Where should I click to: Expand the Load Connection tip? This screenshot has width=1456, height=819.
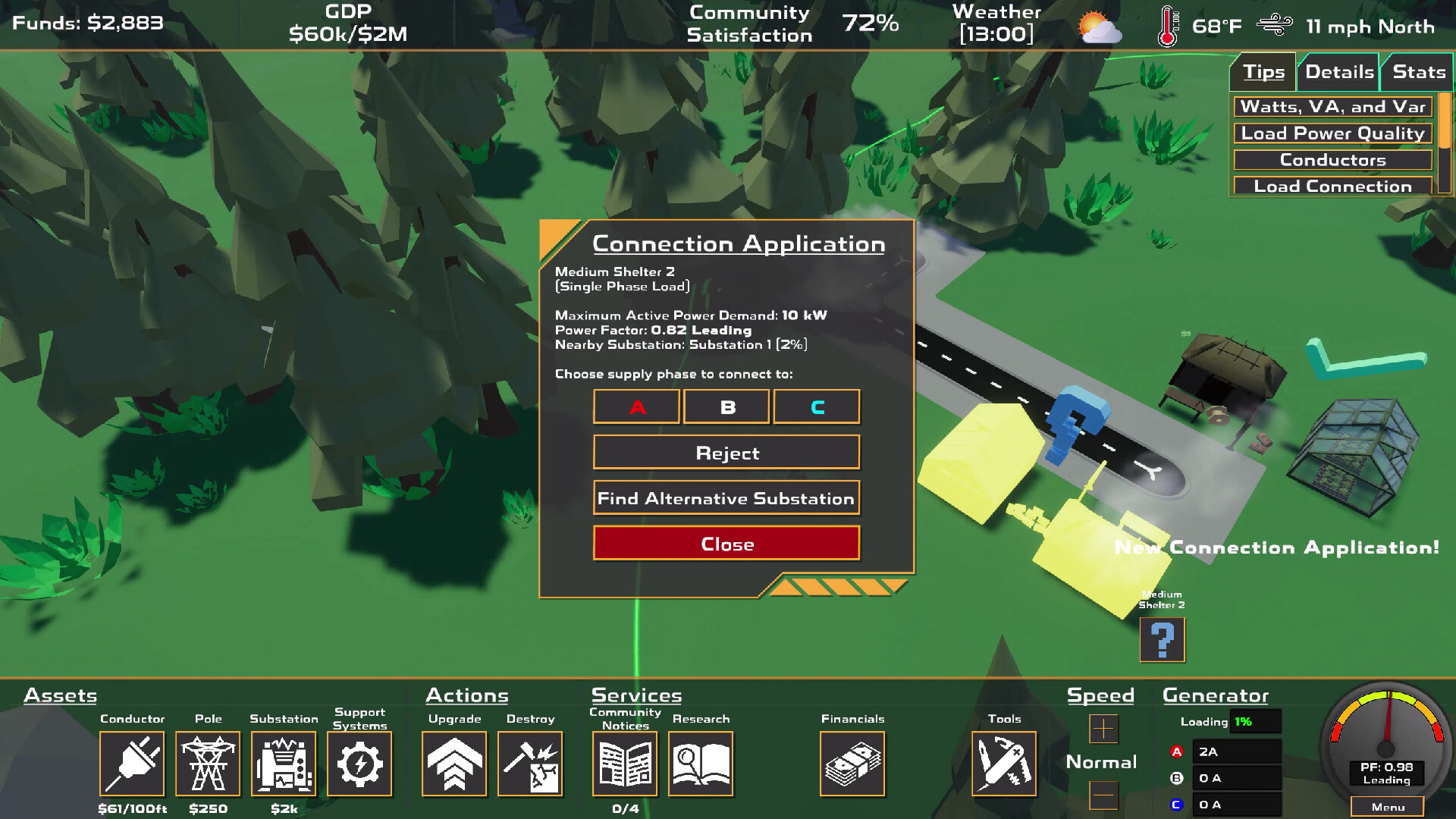pos(1333,186)
